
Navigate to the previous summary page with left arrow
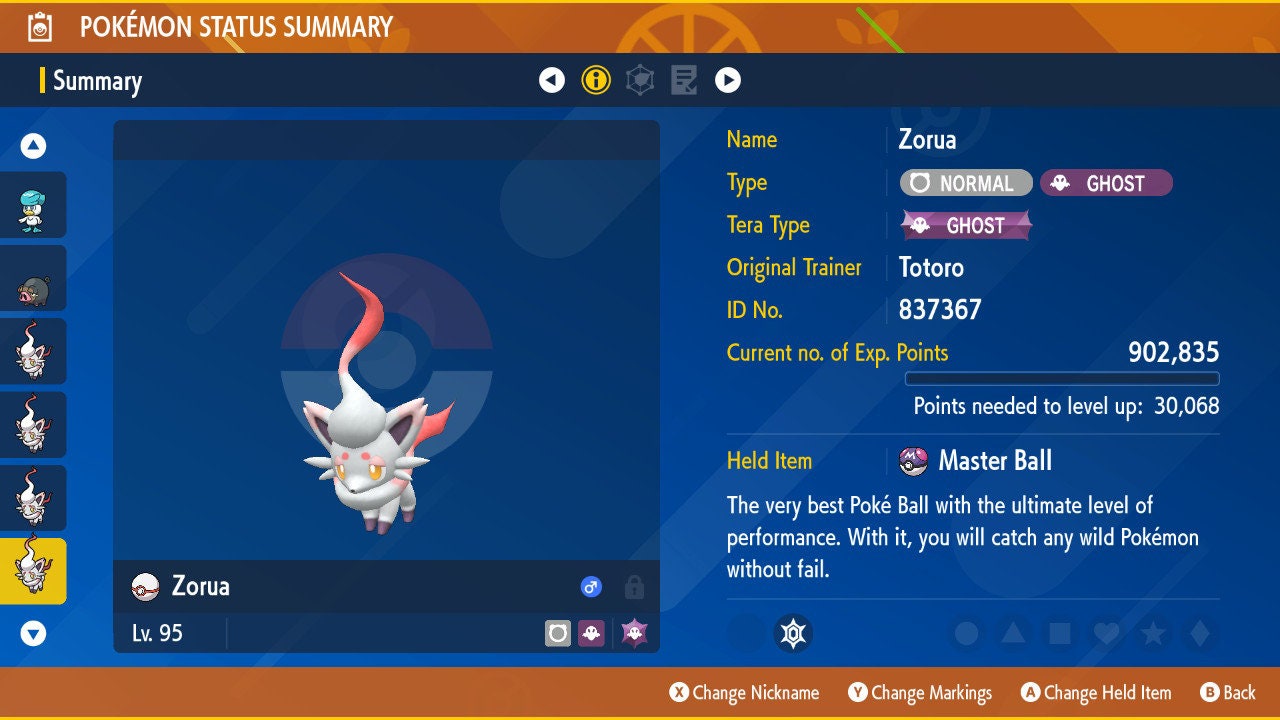553,80
